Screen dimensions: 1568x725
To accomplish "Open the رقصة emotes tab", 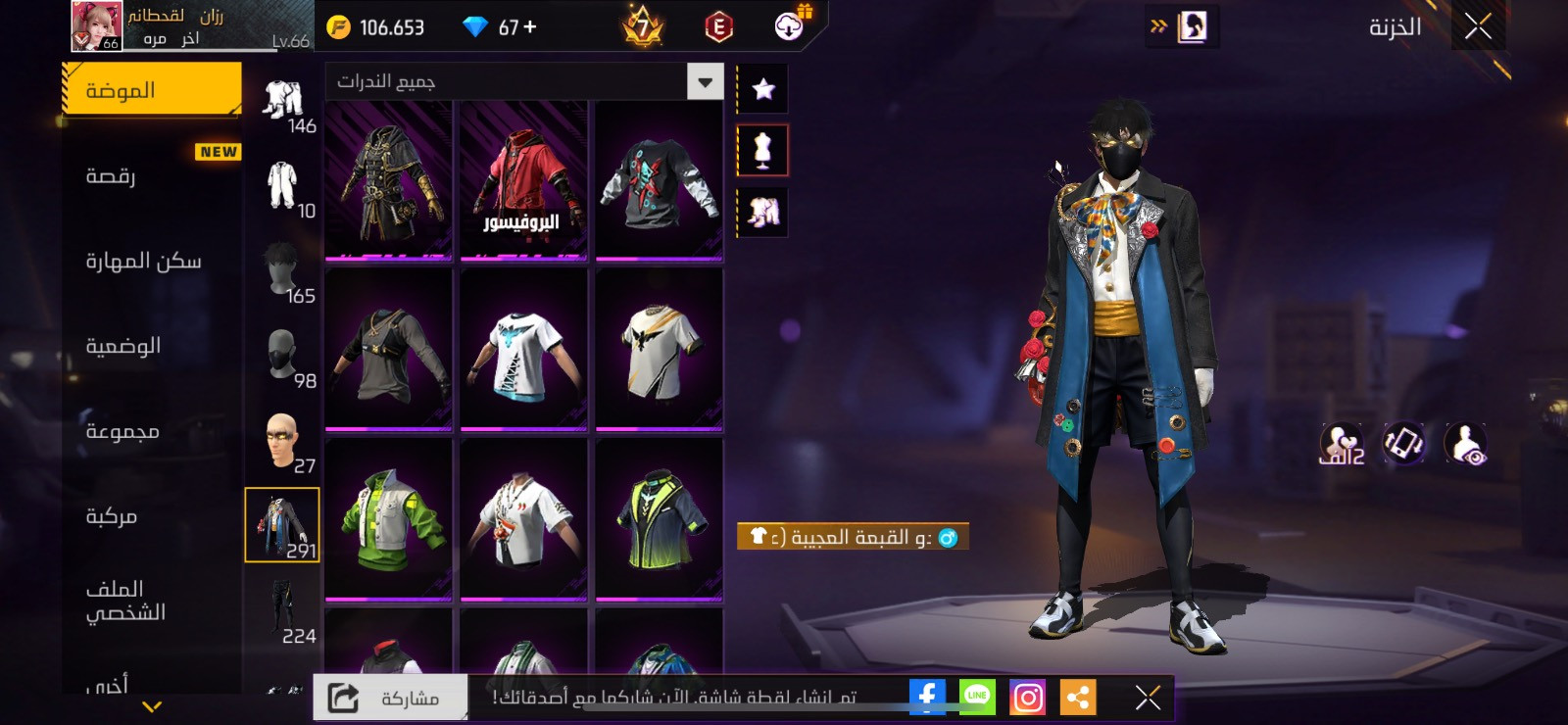I will click(x=151, y=176).
